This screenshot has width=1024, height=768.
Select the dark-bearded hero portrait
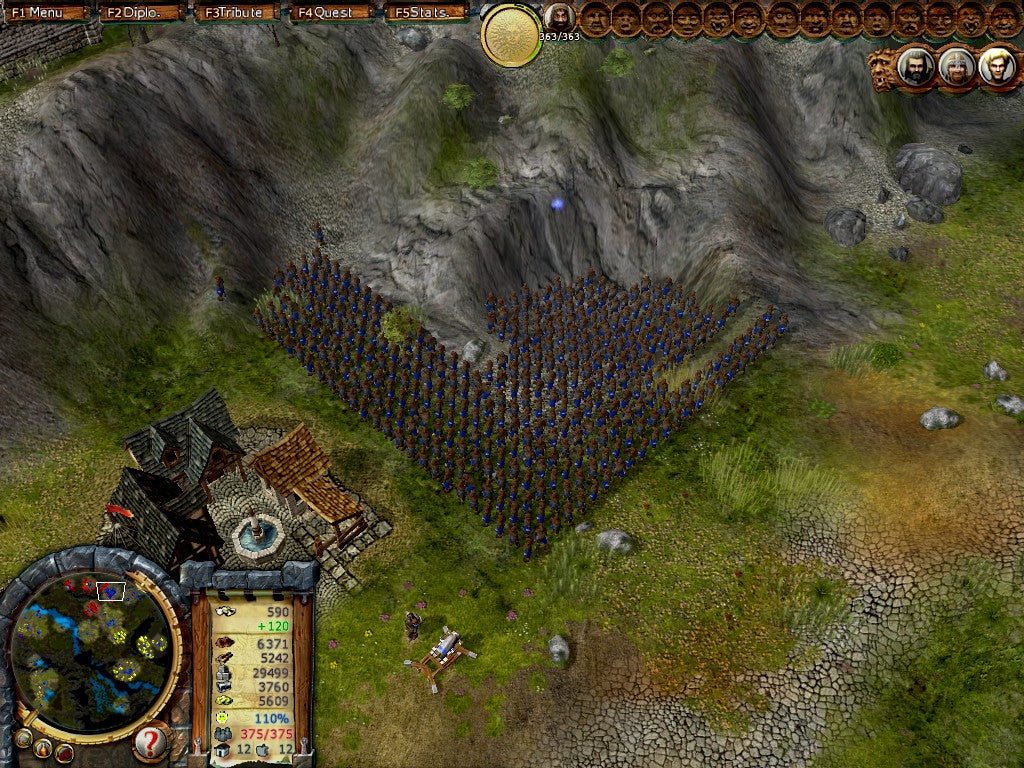tap(915, 67)
